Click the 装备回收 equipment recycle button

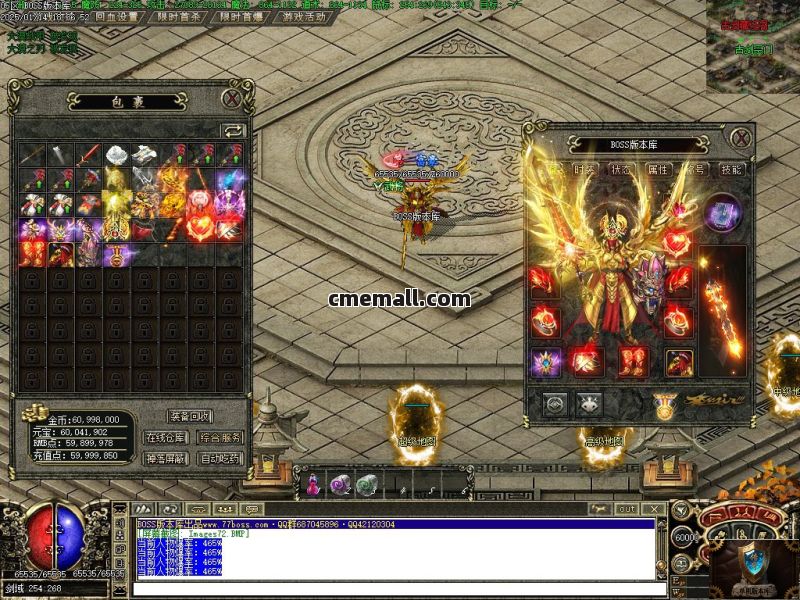click(190, 416)
